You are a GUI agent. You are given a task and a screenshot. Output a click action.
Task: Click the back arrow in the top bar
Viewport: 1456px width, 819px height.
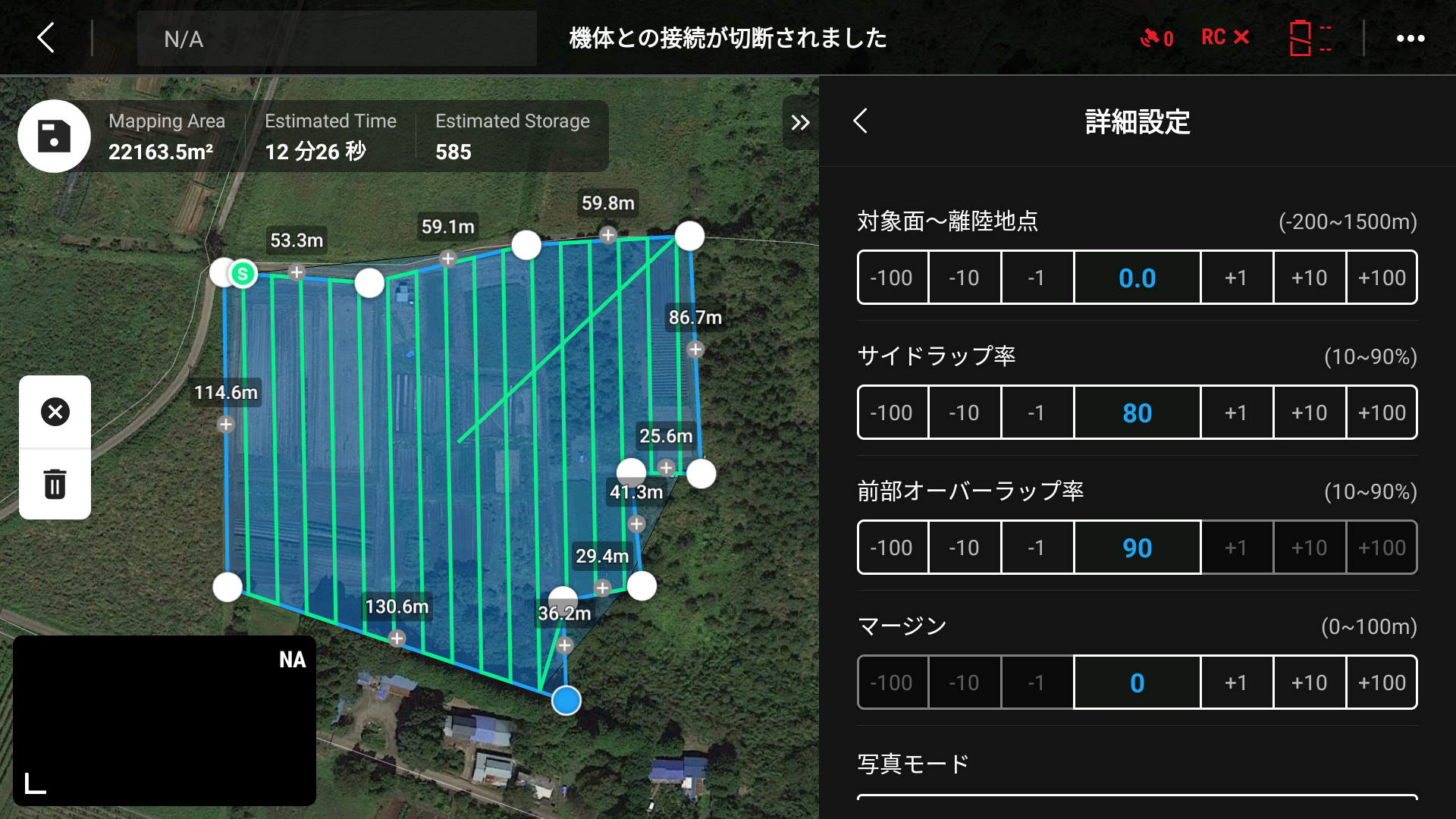45,37
